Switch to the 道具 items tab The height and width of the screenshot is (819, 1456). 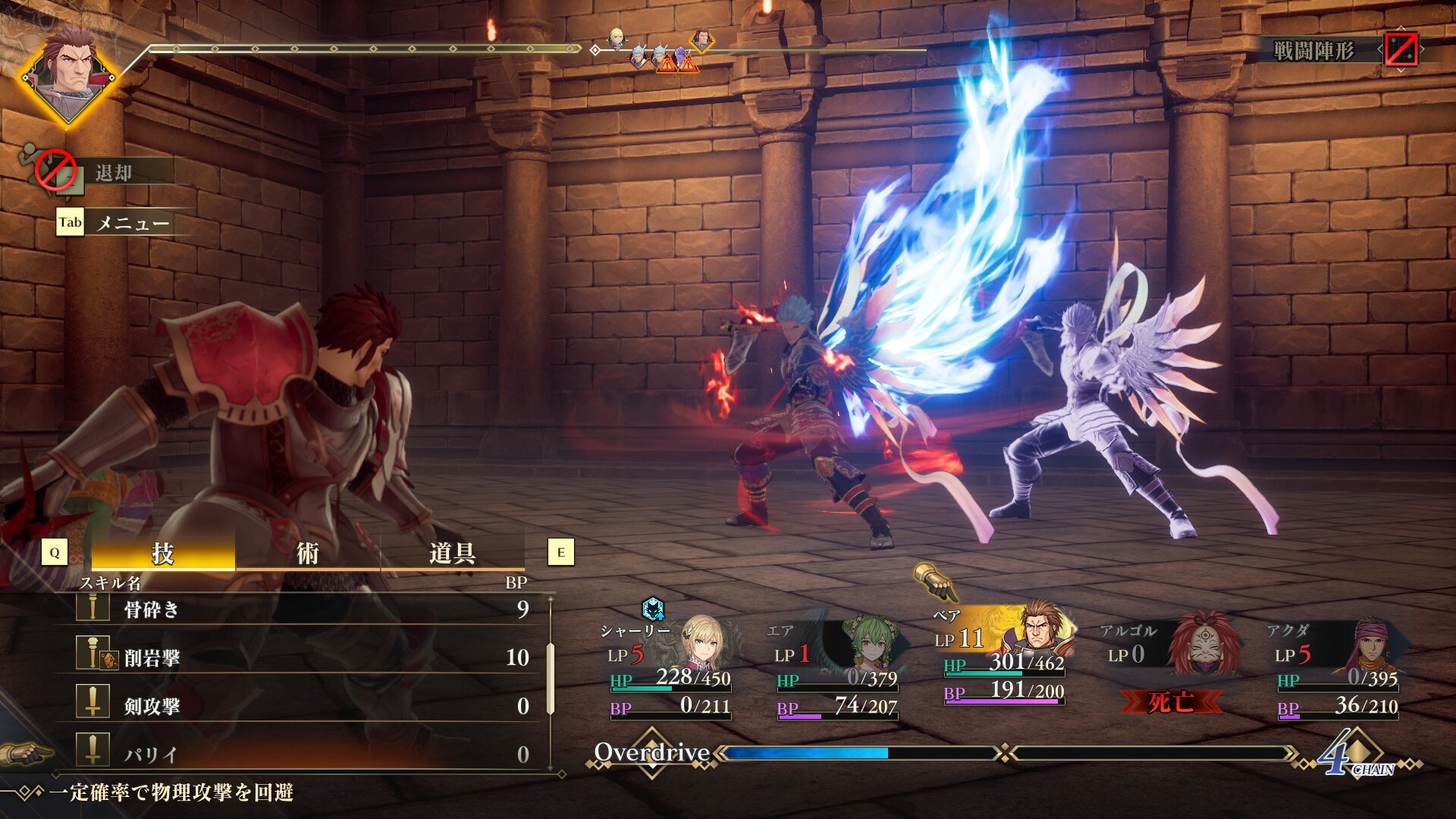click(x=452, y=554)
